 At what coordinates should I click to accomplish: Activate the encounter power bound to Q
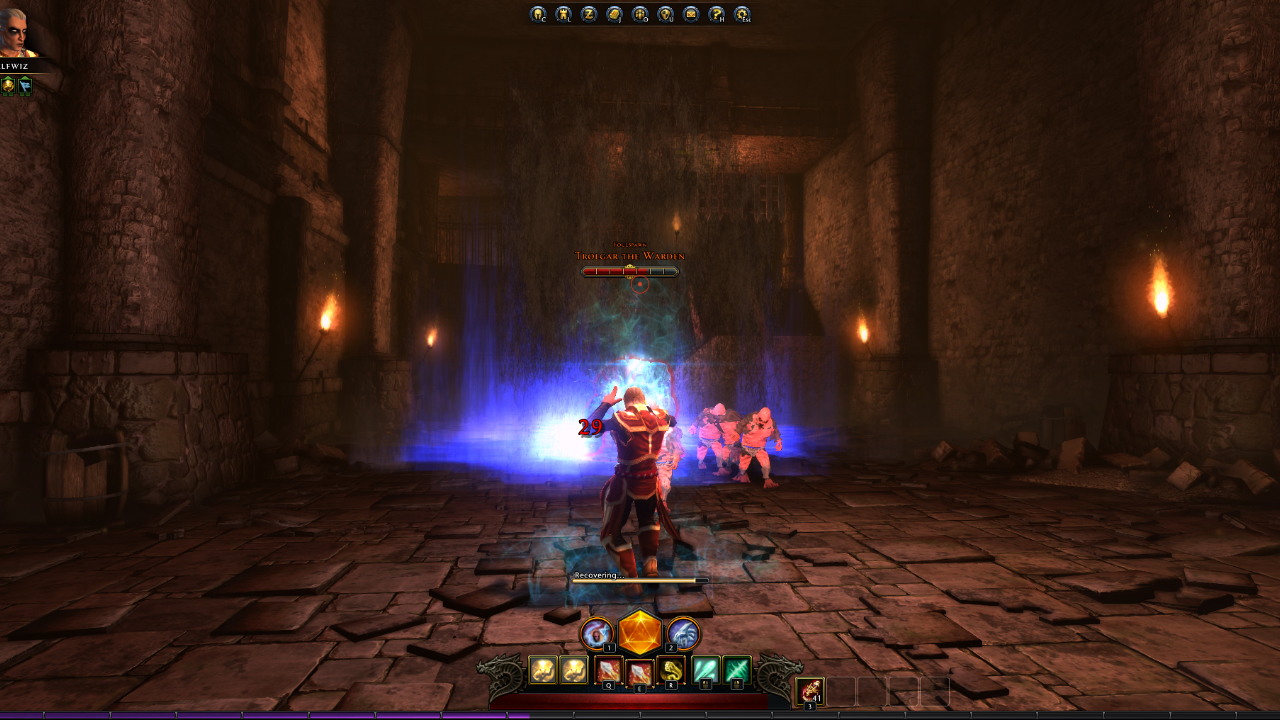608,671
